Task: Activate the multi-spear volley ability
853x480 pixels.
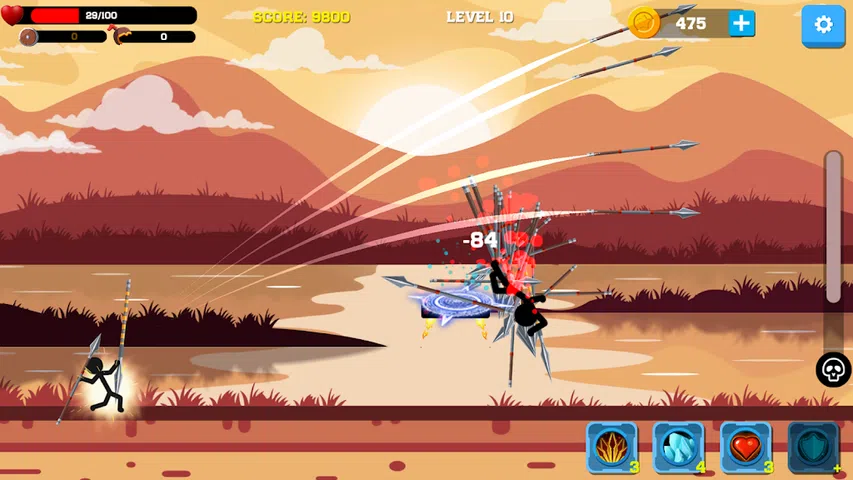Action: [611, 446]
